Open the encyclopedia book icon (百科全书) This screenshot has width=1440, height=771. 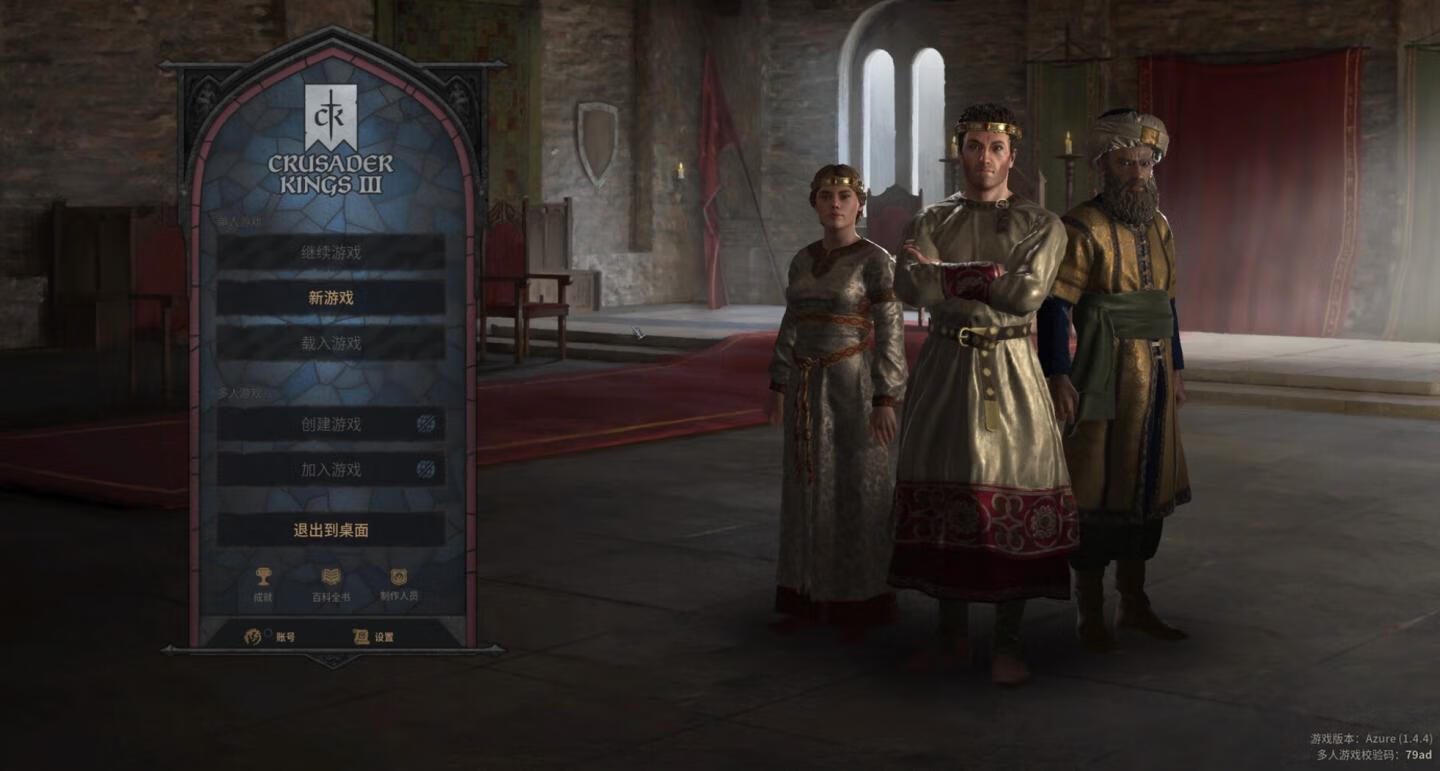[331, 583]
